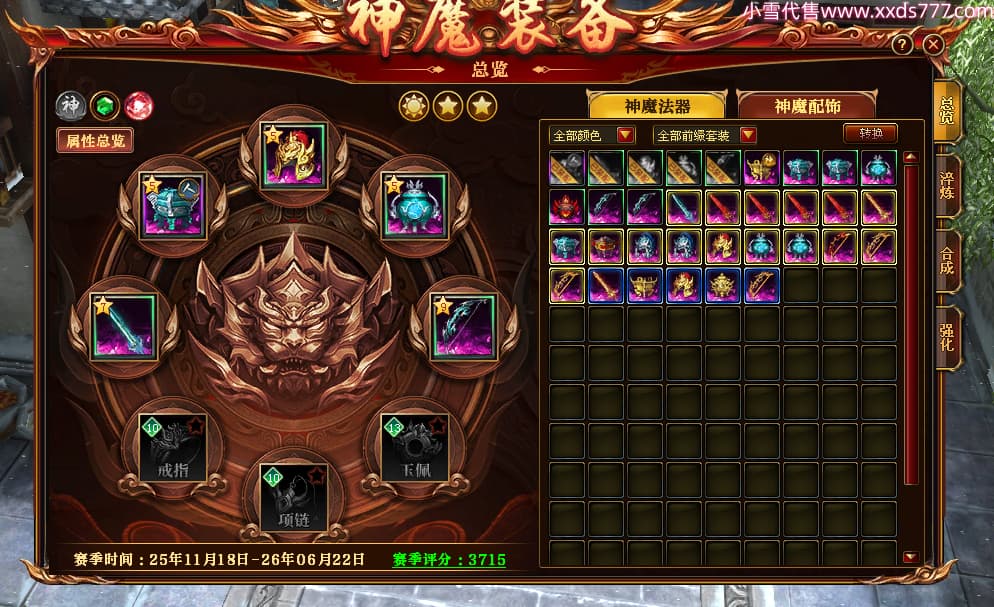Click the red gem icon
Viewport: 994px width, 607px height.
click(x=138, y=105)
